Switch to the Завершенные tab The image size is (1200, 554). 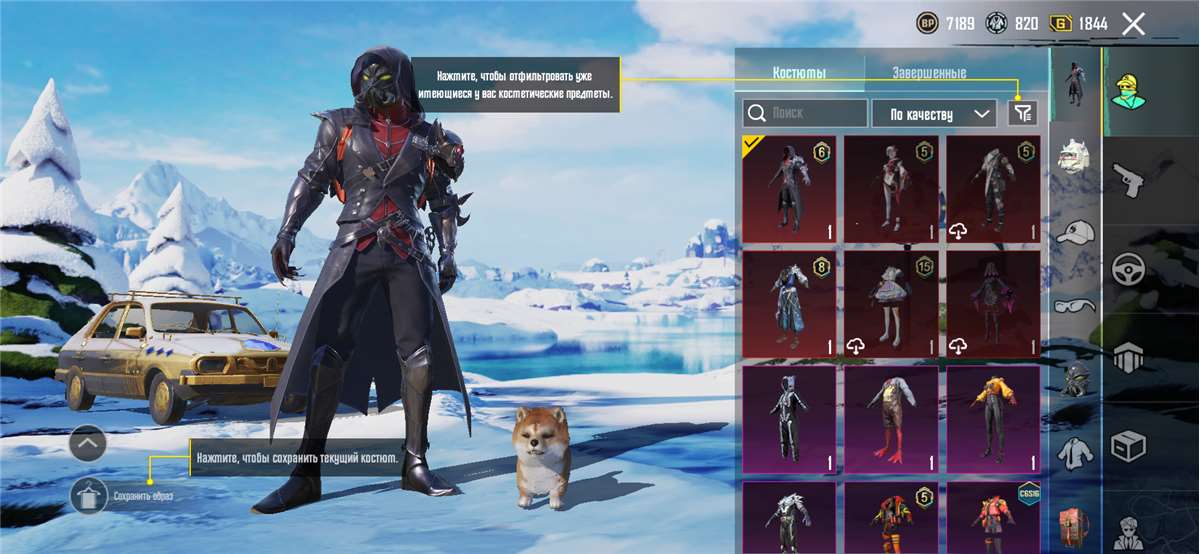tap(928, 73)
